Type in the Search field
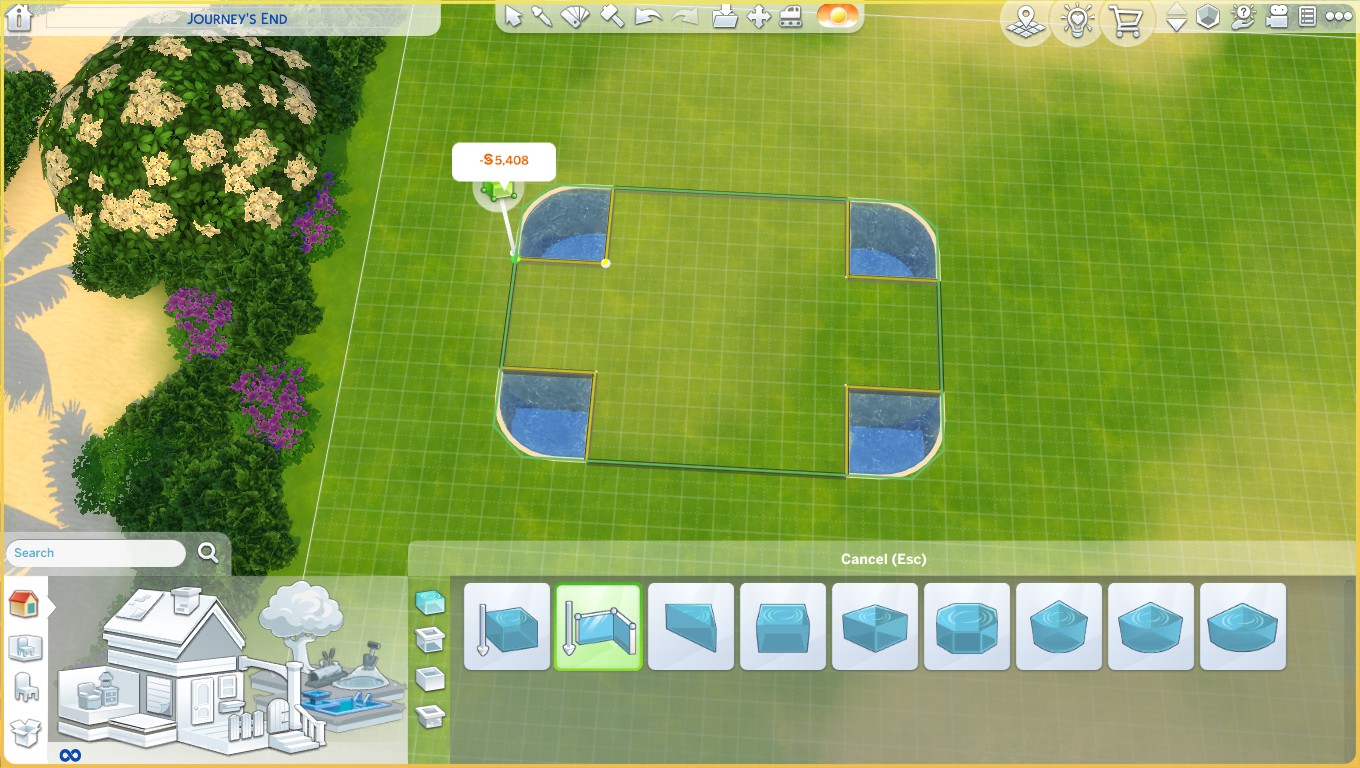 click(96, 553)
